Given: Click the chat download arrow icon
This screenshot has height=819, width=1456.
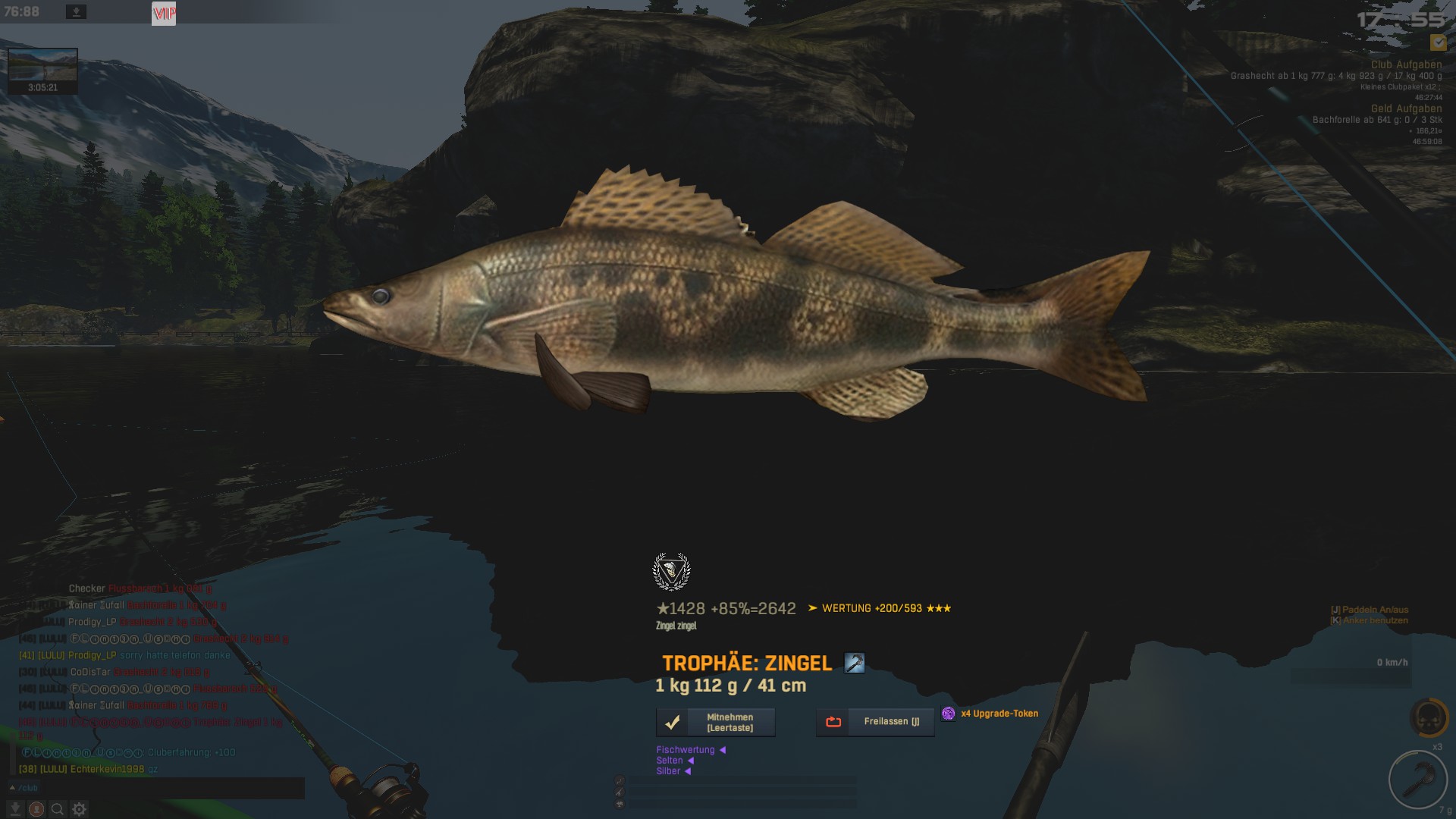Looking at the screenshot, I should [x=14, y=809].
